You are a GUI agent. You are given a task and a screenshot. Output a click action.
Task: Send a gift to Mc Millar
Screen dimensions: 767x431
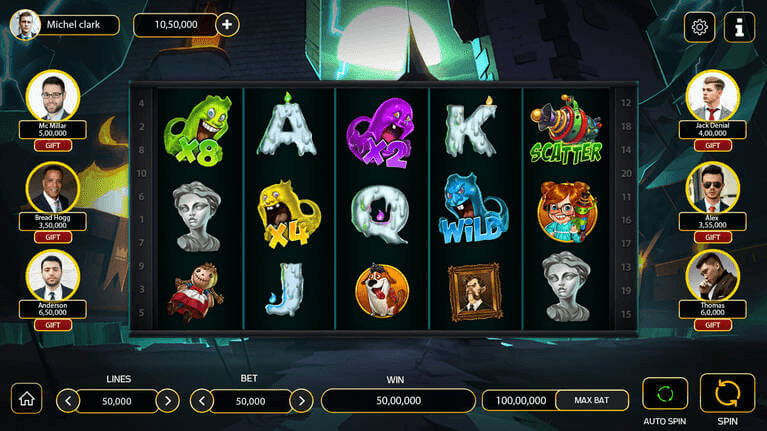(53, 145)
